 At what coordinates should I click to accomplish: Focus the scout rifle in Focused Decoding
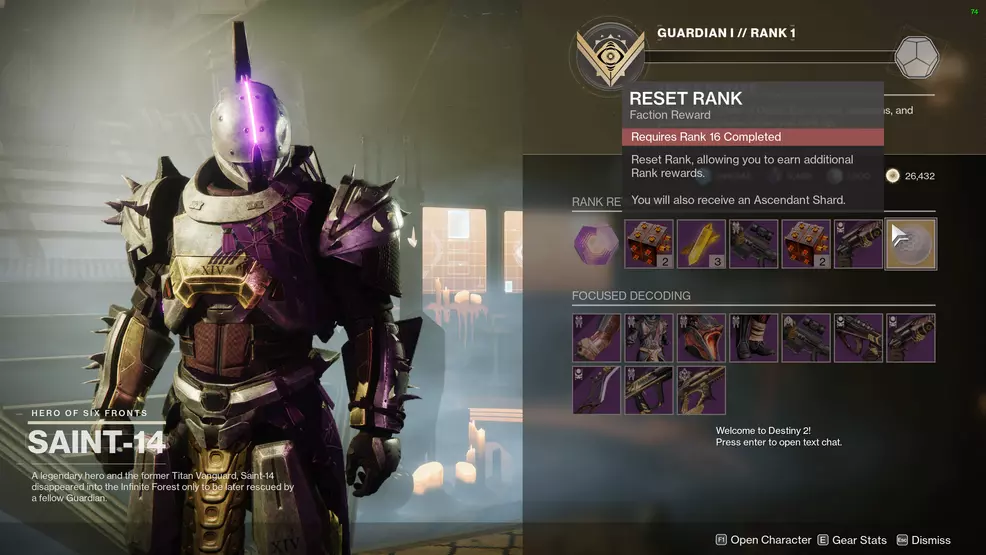tap(806, 337)
